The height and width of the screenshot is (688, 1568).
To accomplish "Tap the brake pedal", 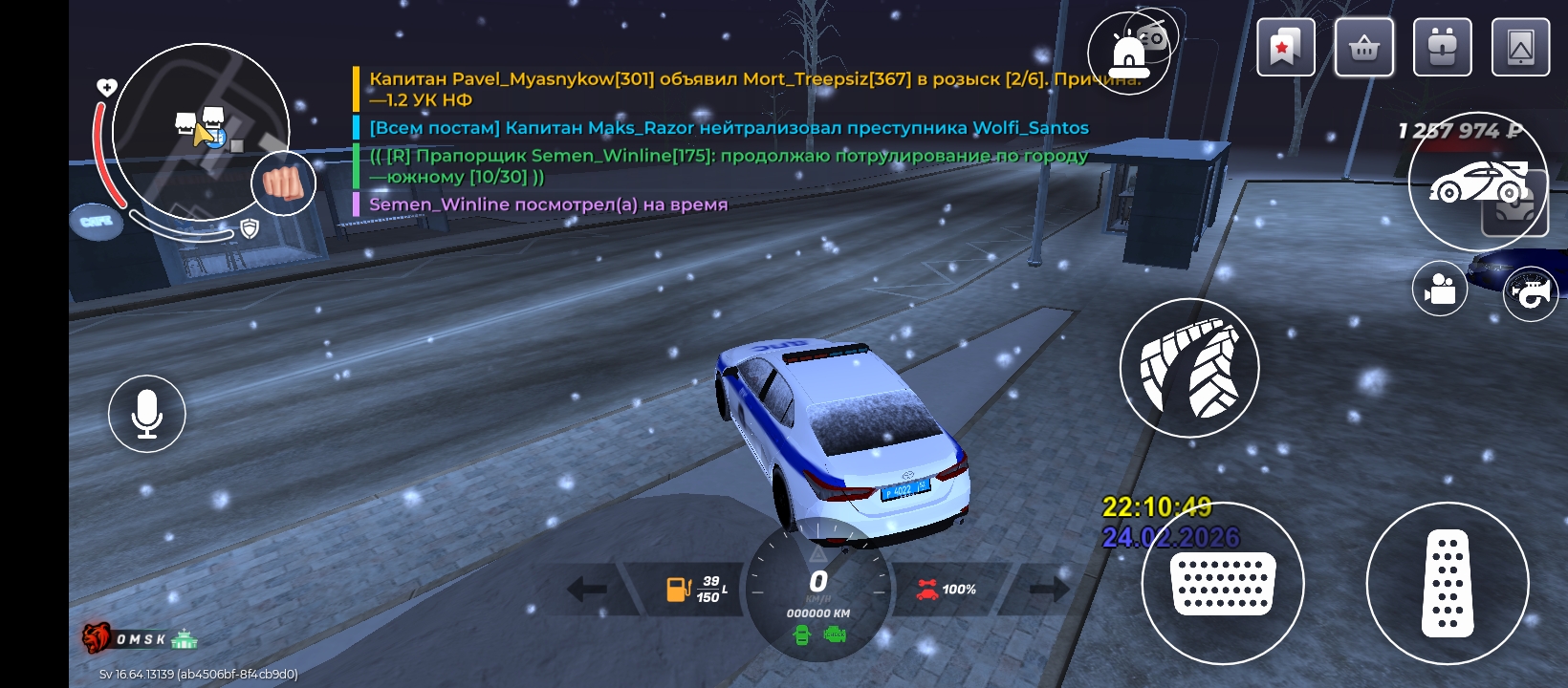I will 1223,583.
